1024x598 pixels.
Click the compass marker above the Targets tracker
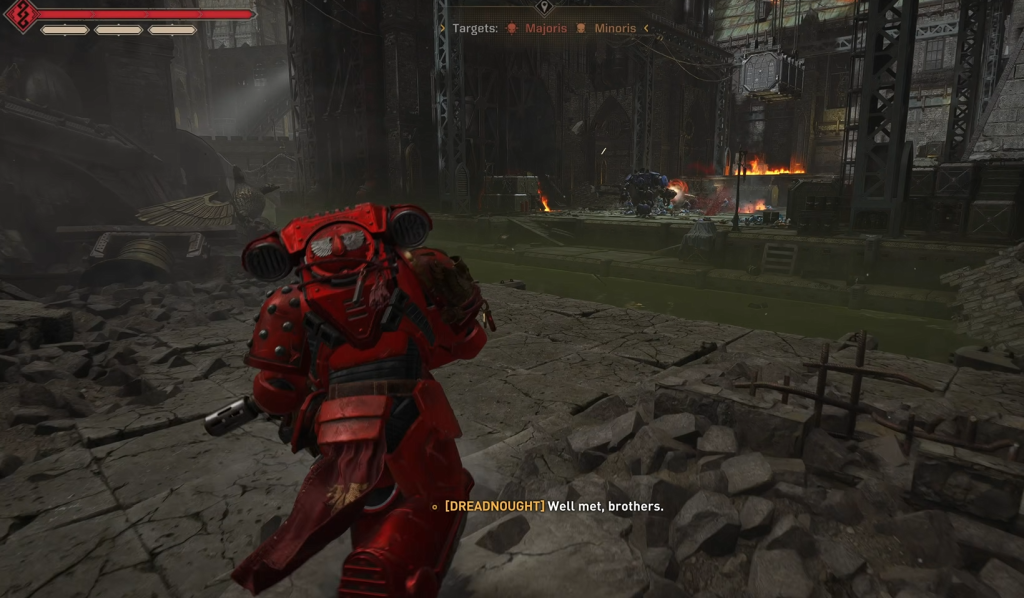544,6
